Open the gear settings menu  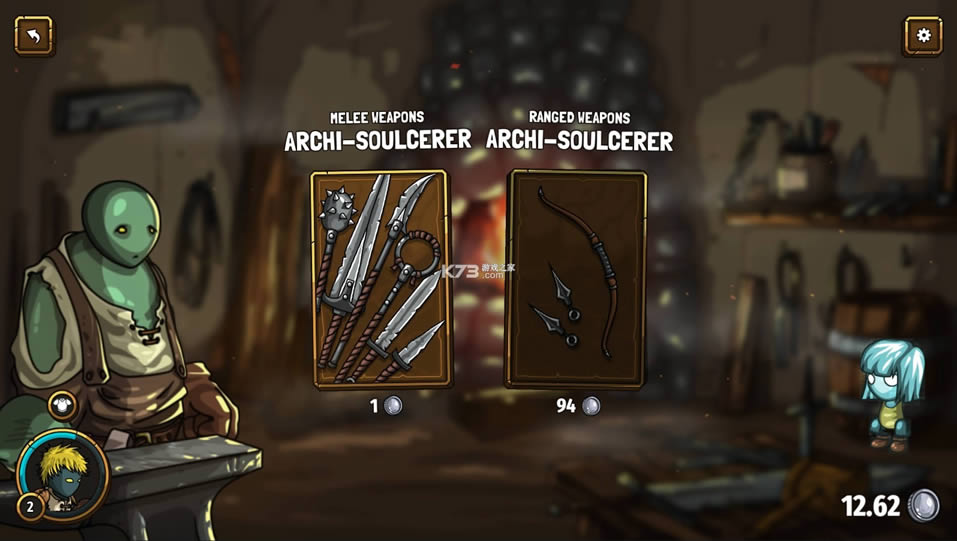coord(922,36)
